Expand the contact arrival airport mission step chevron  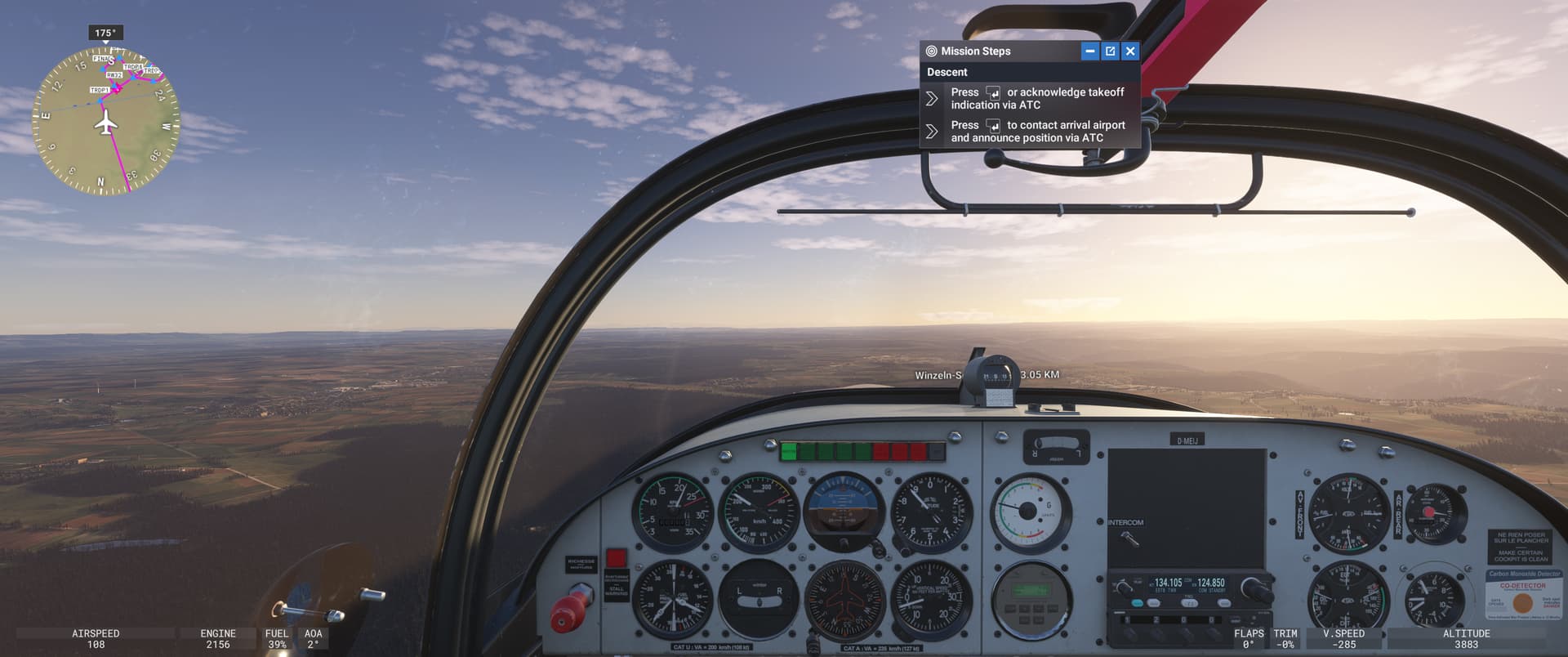(x=932, y=129)
